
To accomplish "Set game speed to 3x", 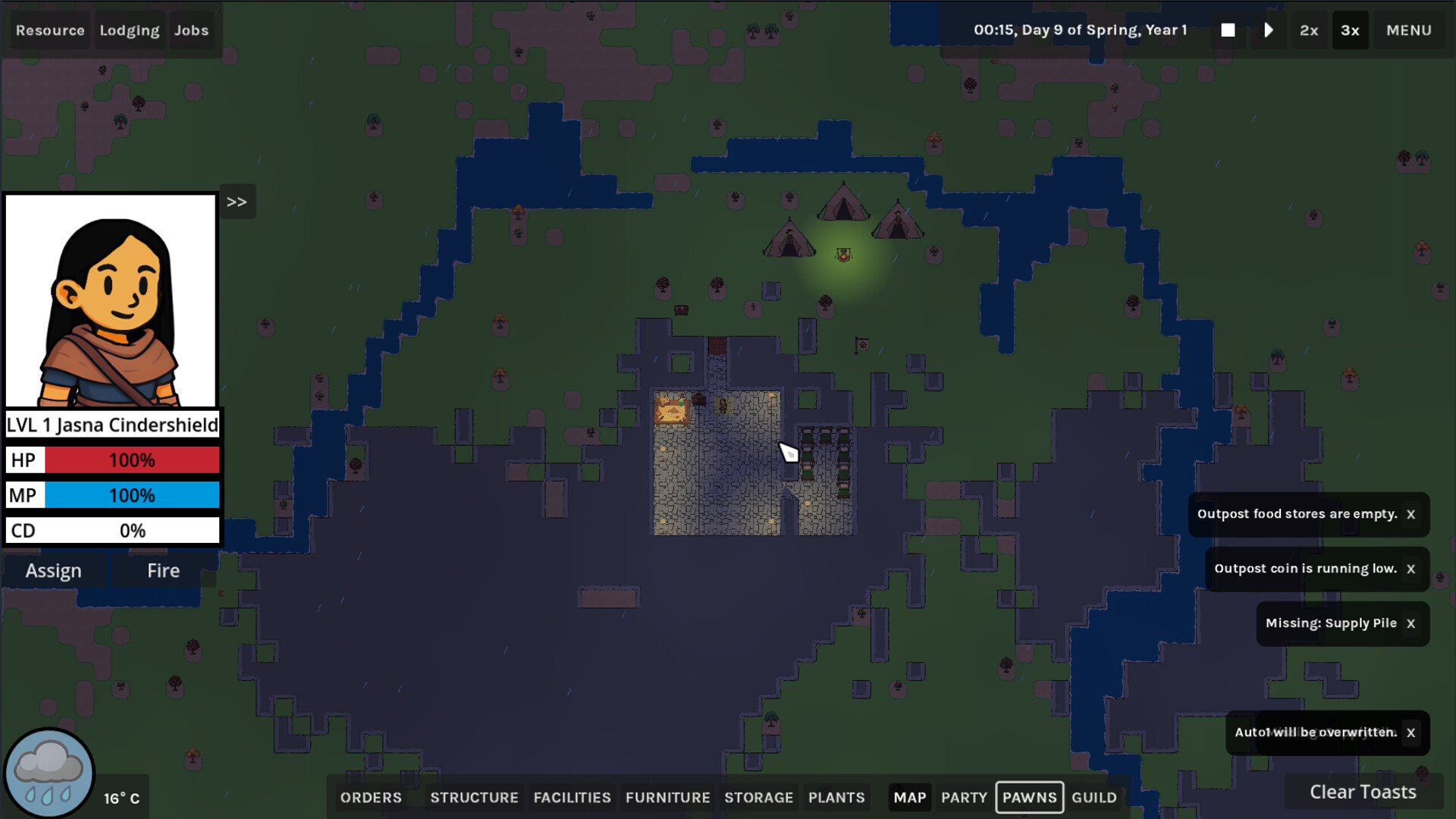I will (x=1350, y=30).
